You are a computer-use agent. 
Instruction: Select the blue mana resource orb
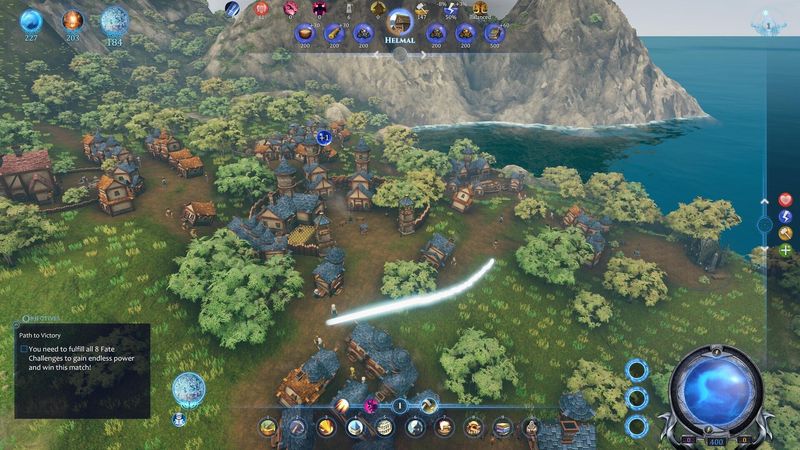coord(32,20)
